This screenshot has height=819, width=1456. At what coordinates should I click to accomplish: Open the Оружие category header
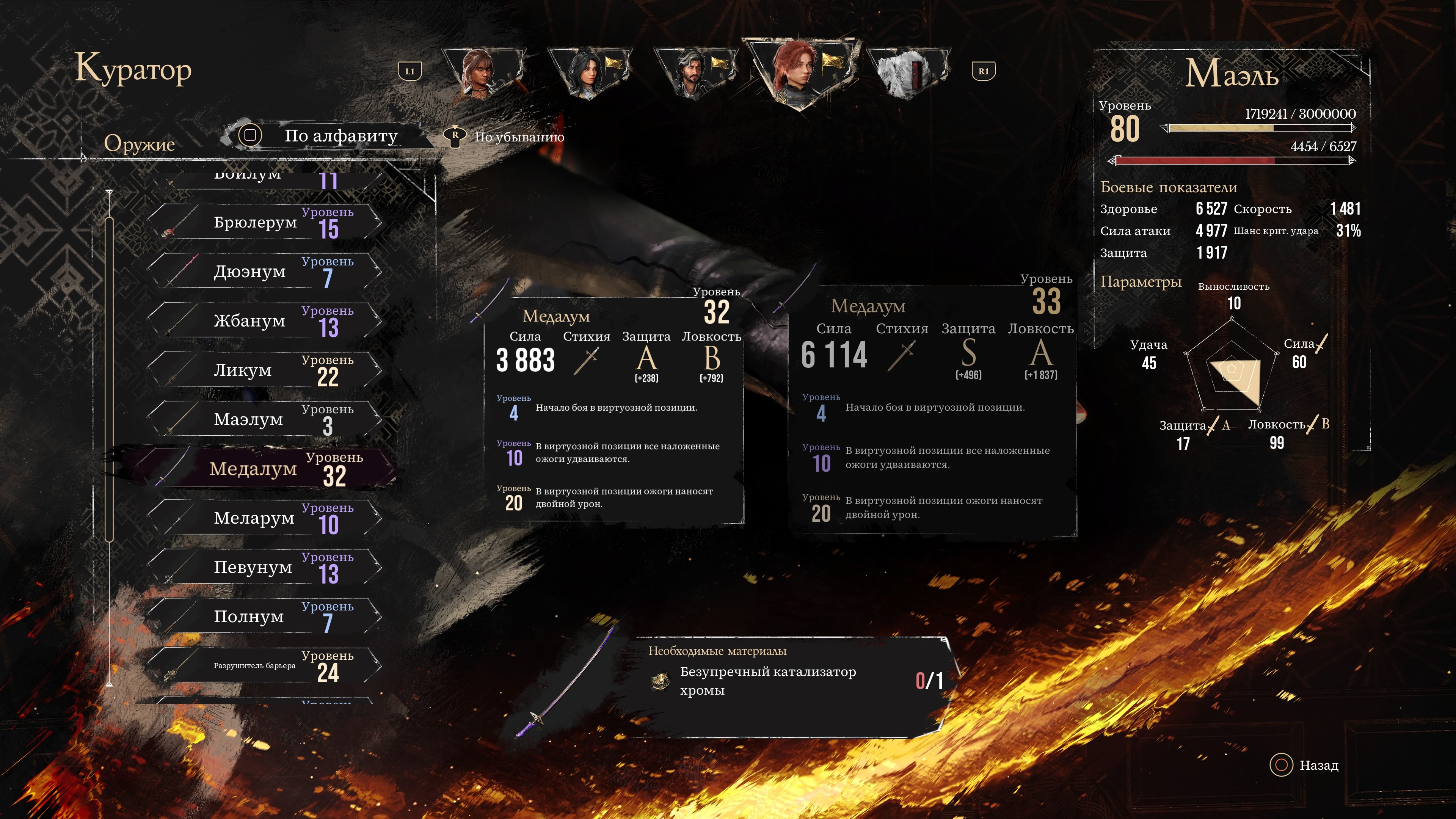tap(139, 144)
